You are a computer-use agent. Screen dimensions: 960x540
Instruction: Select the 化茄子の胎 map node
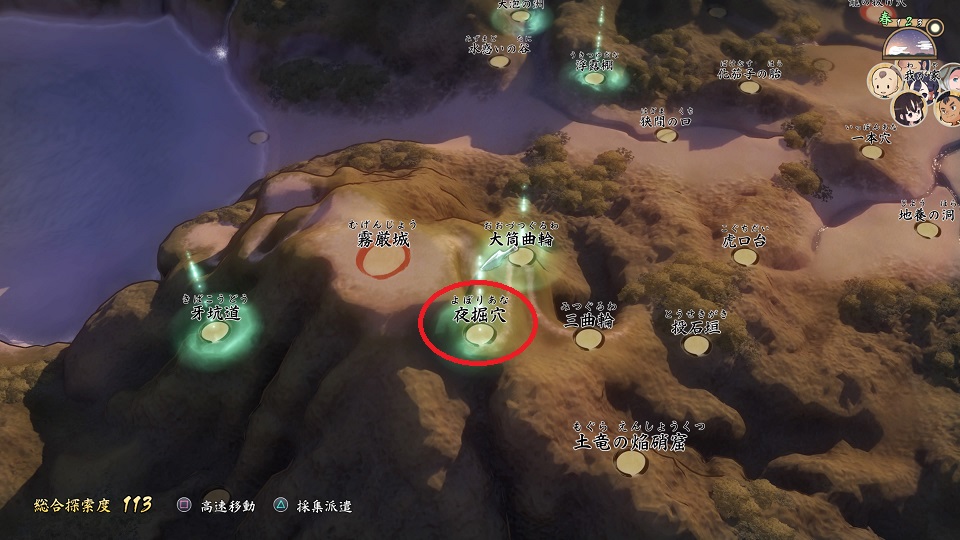pos(749,87)
